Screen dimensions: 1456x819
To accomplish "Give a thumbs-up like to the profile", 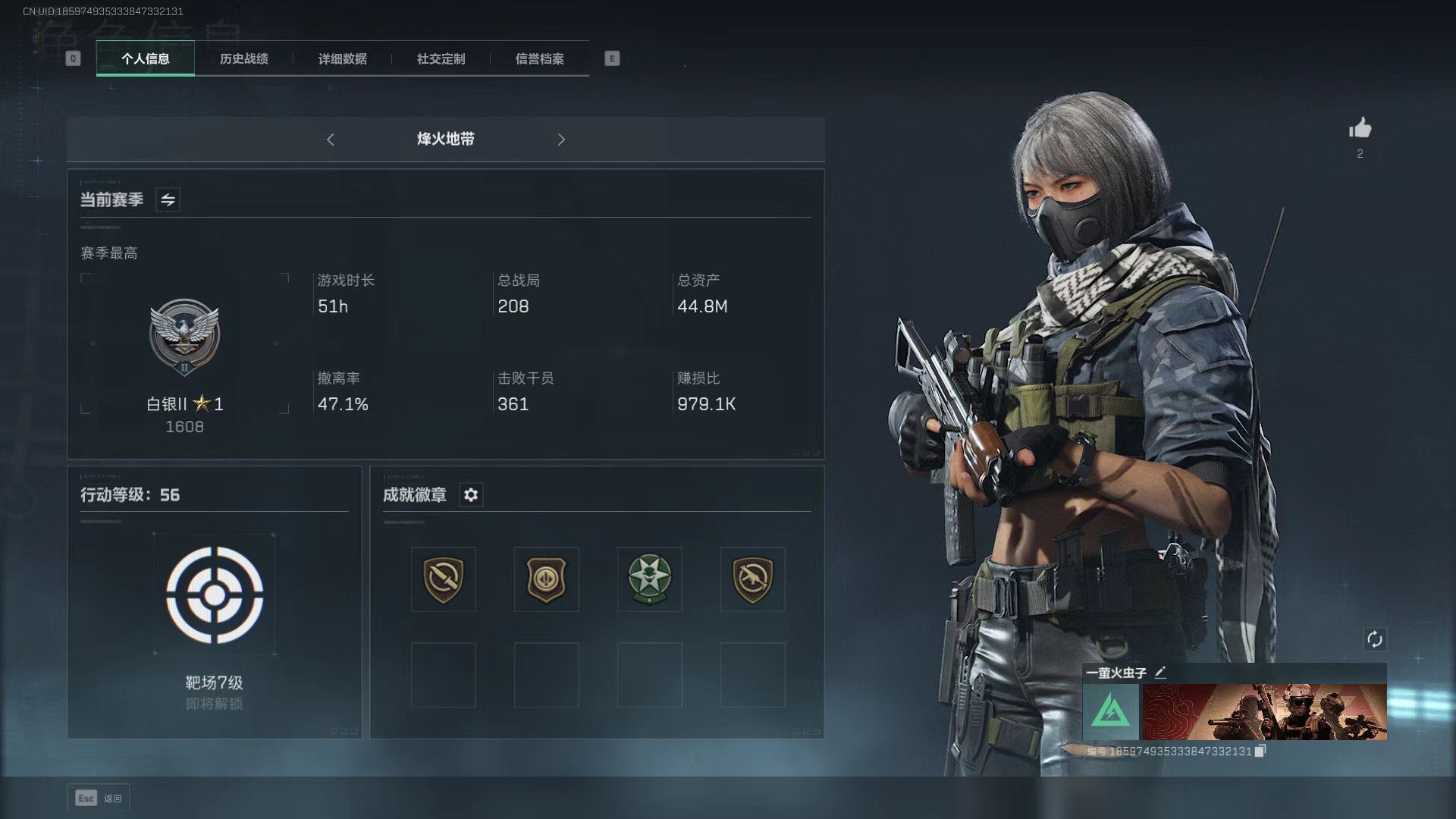I will 1360,128.
